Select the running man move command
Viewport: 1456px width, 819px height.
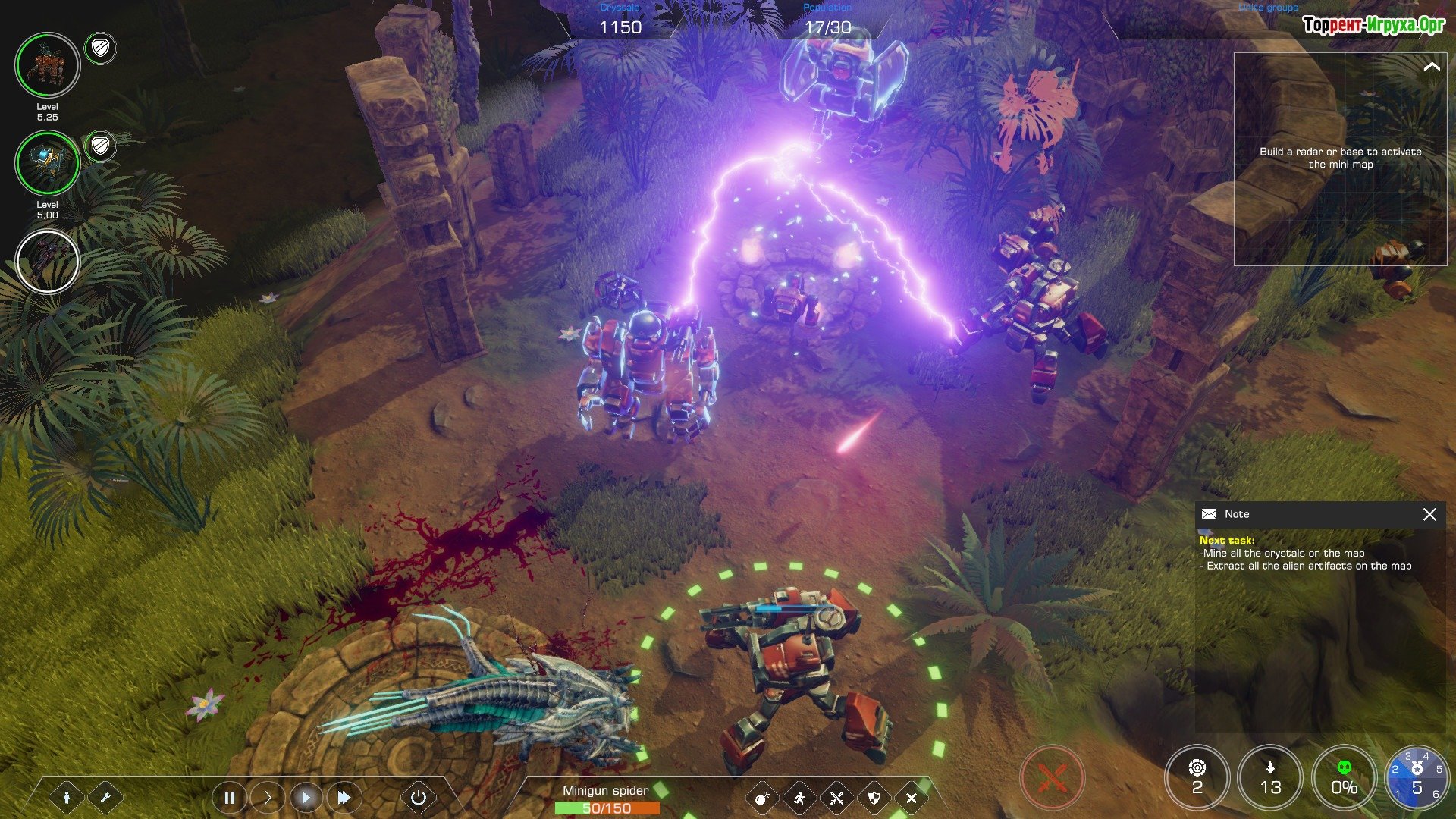[x=799, y=798]
